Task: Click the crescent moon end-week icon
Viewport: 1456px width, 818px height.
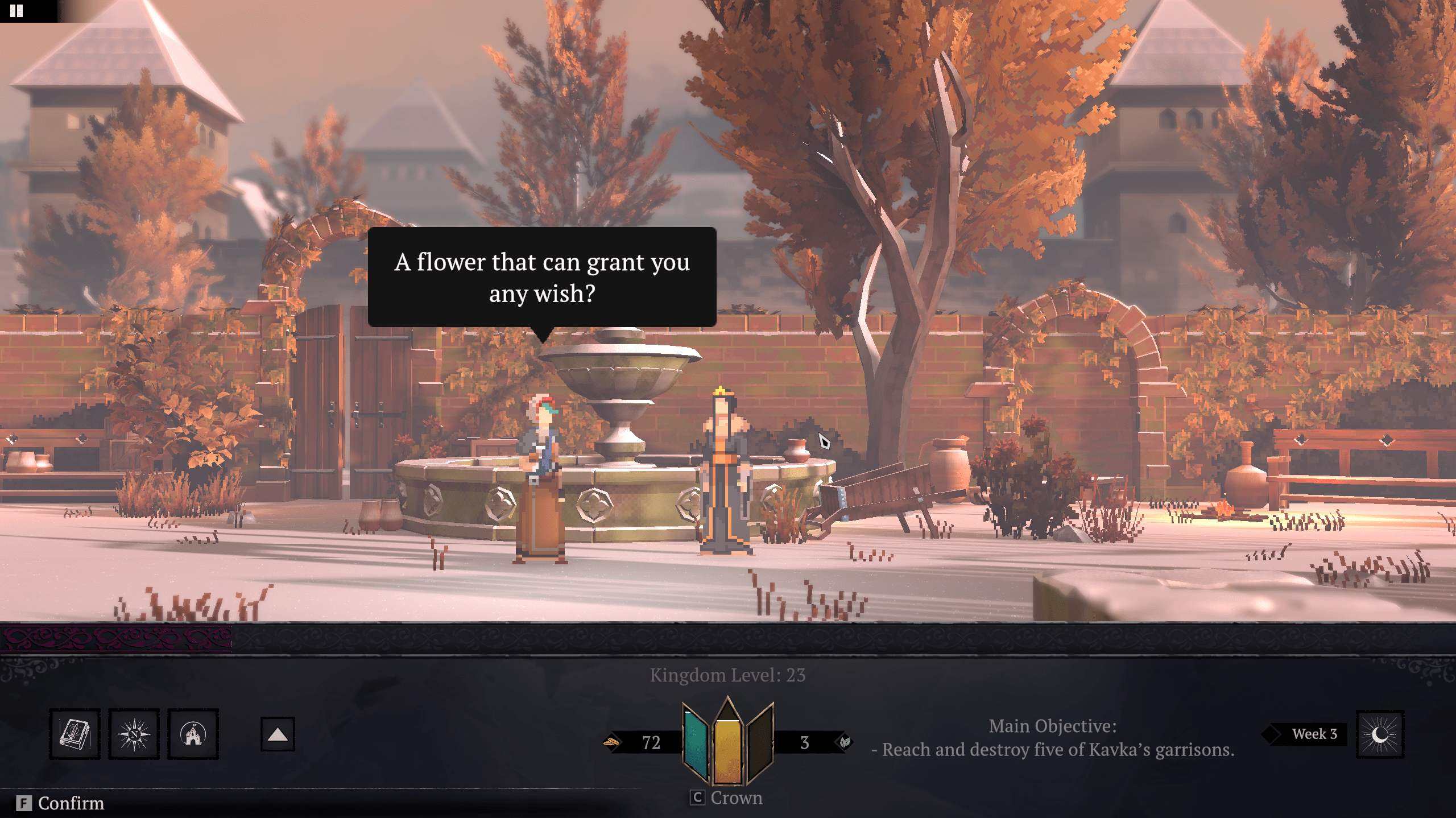Action: (x=1380, y=734)
